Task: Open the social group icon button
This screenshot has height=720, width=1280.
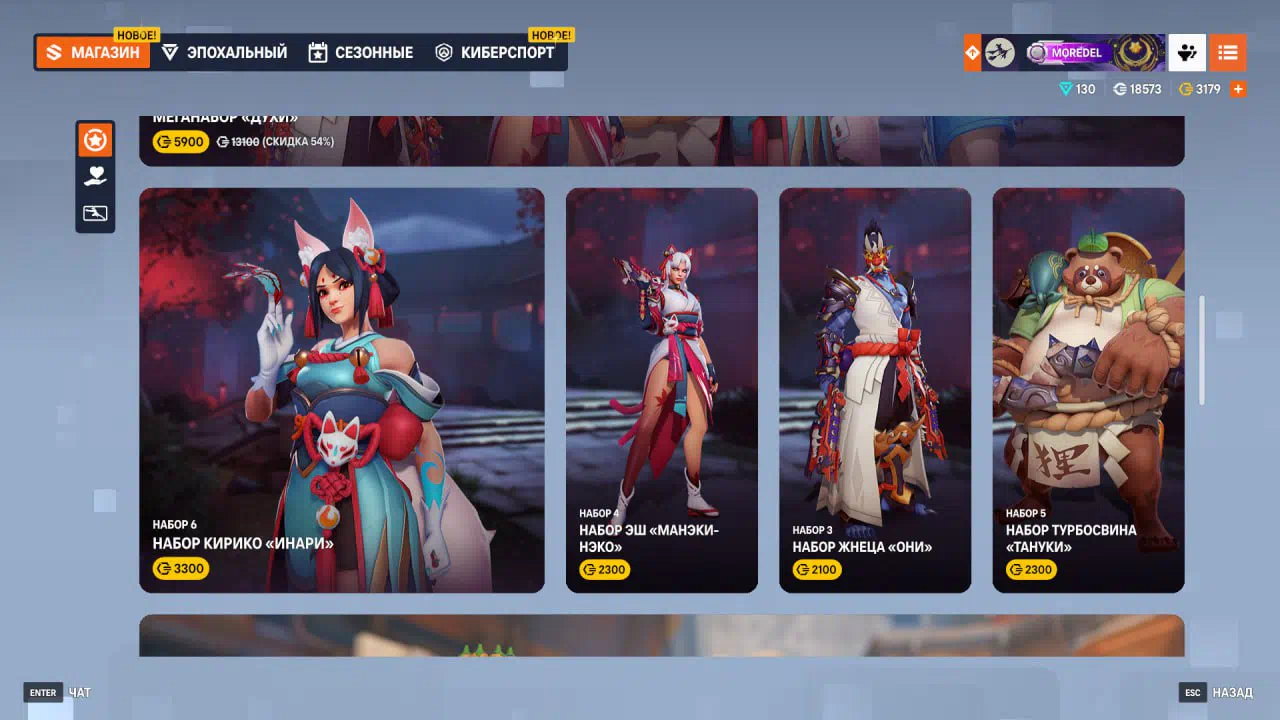Action: pyautogui.click(x=1187, y=53)
